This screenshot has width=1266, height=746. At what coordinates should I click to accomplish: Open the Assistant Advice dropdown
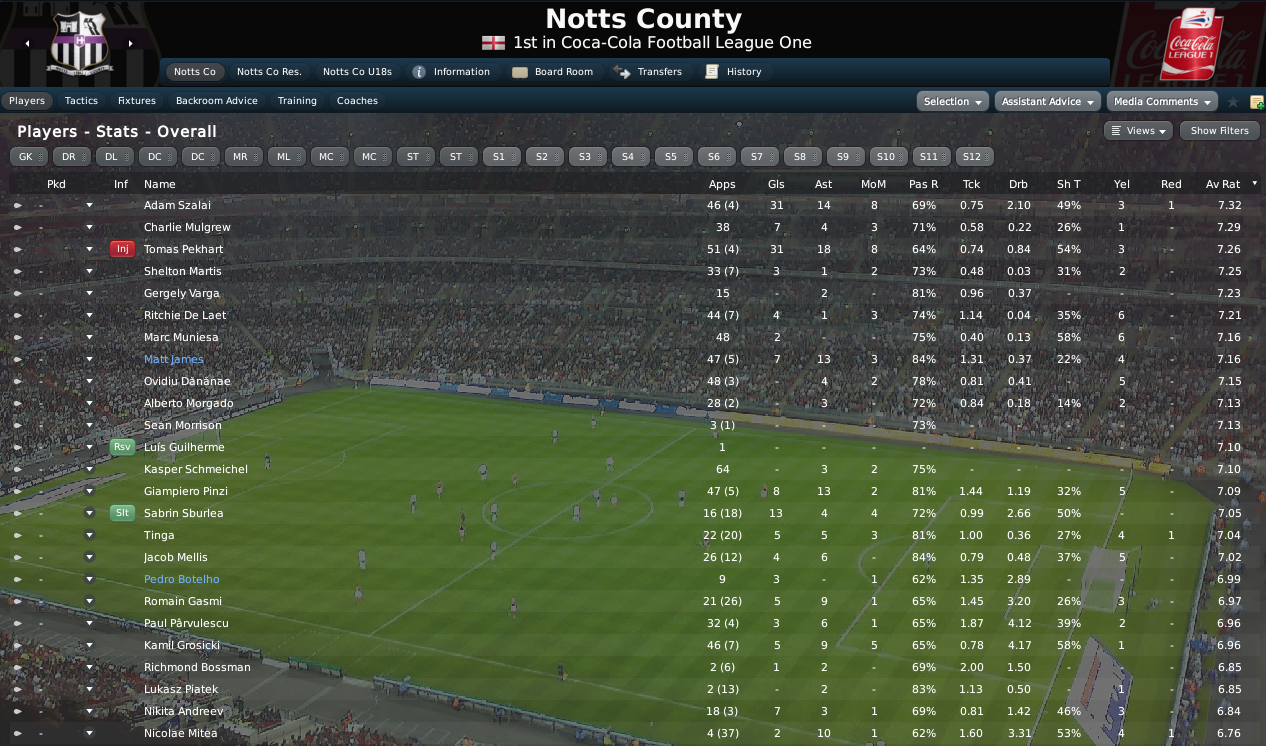pyautogui.click(x=1047, y=102)
